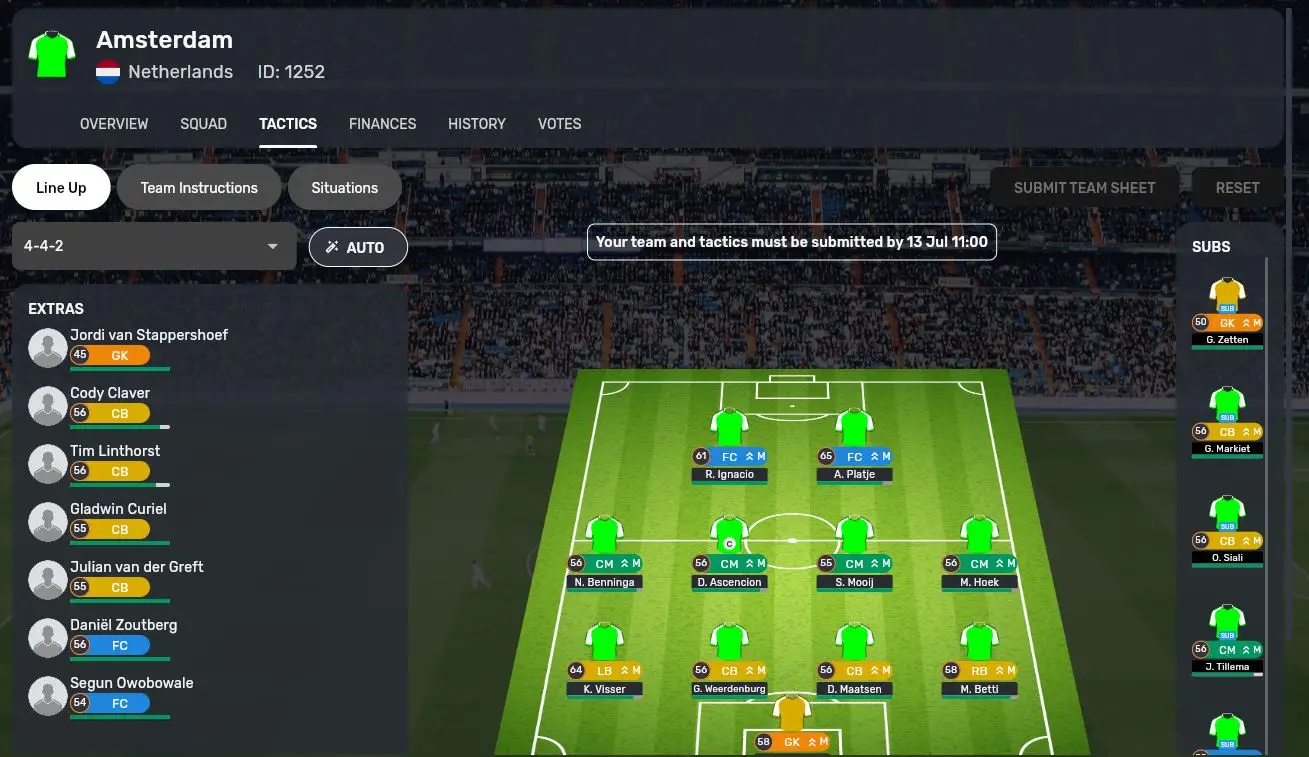Select the Team Instructions tab
Image resolution: width=1309 pixels, height=757 pixels.
click(x=198, y=187)
